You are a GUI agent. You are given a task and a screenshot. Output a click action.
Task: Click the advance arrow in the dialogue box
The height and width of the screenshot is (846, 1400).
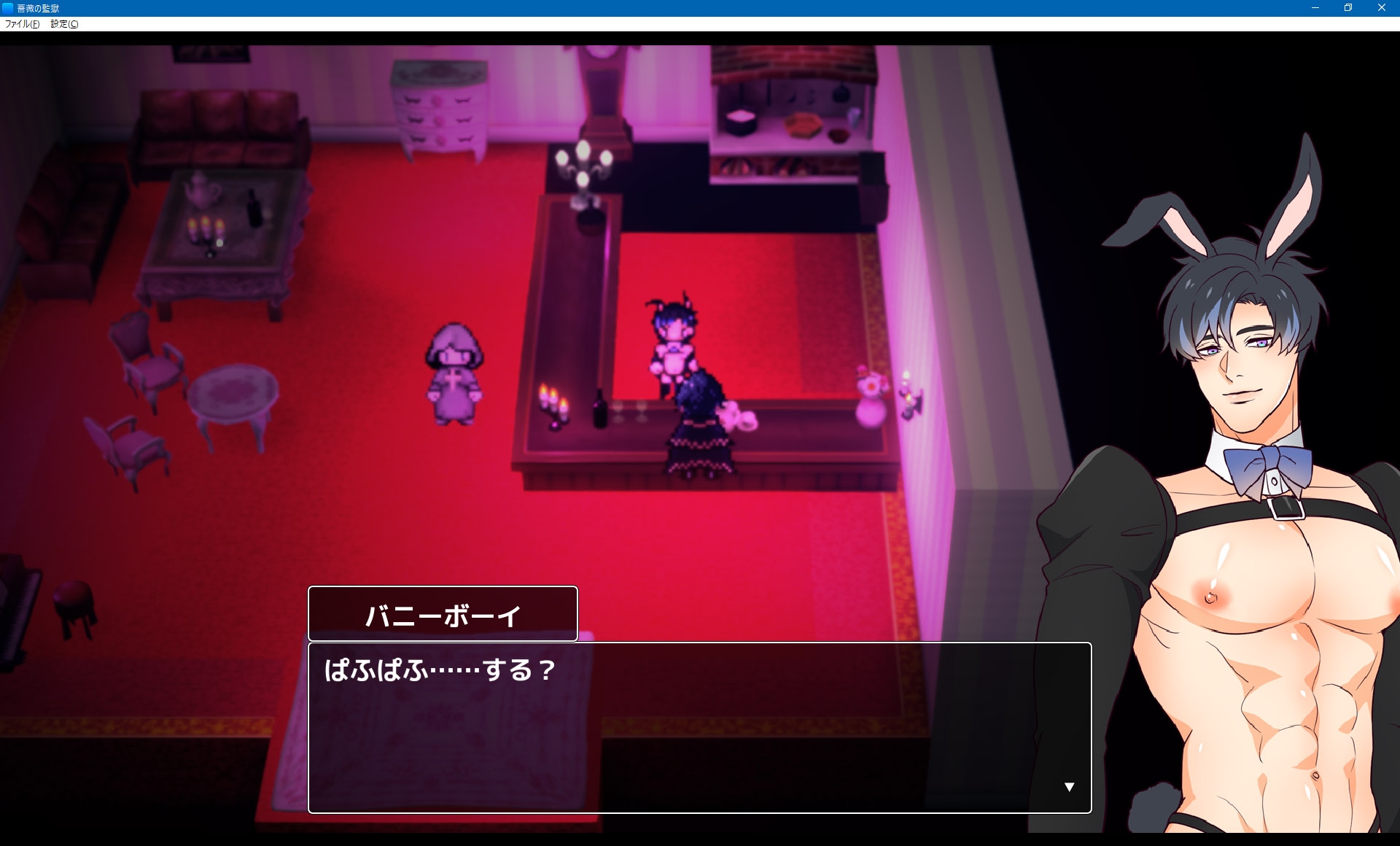(x=1069, y=785)
